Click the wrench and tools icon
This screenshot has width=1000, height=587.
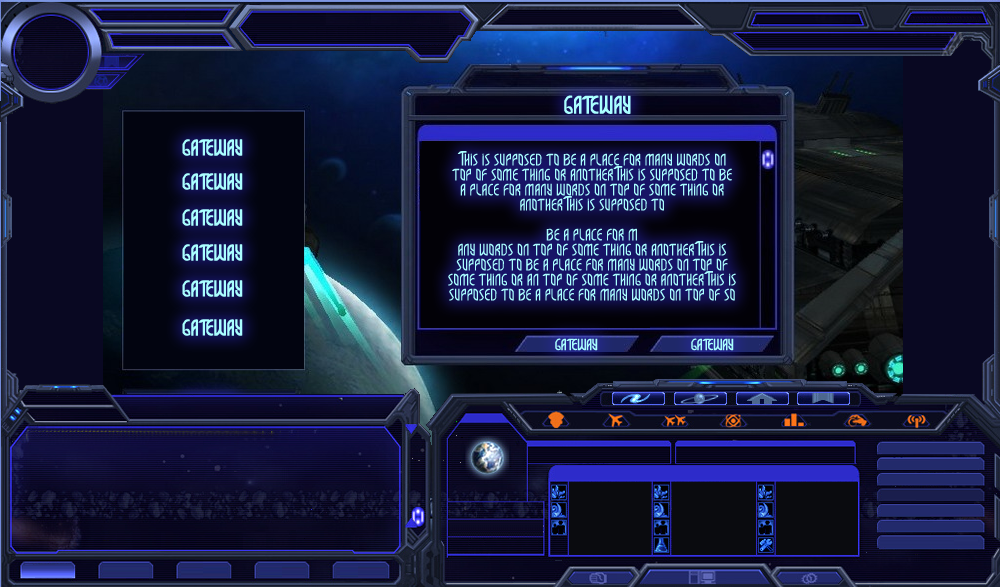click(x=765, y=545)
